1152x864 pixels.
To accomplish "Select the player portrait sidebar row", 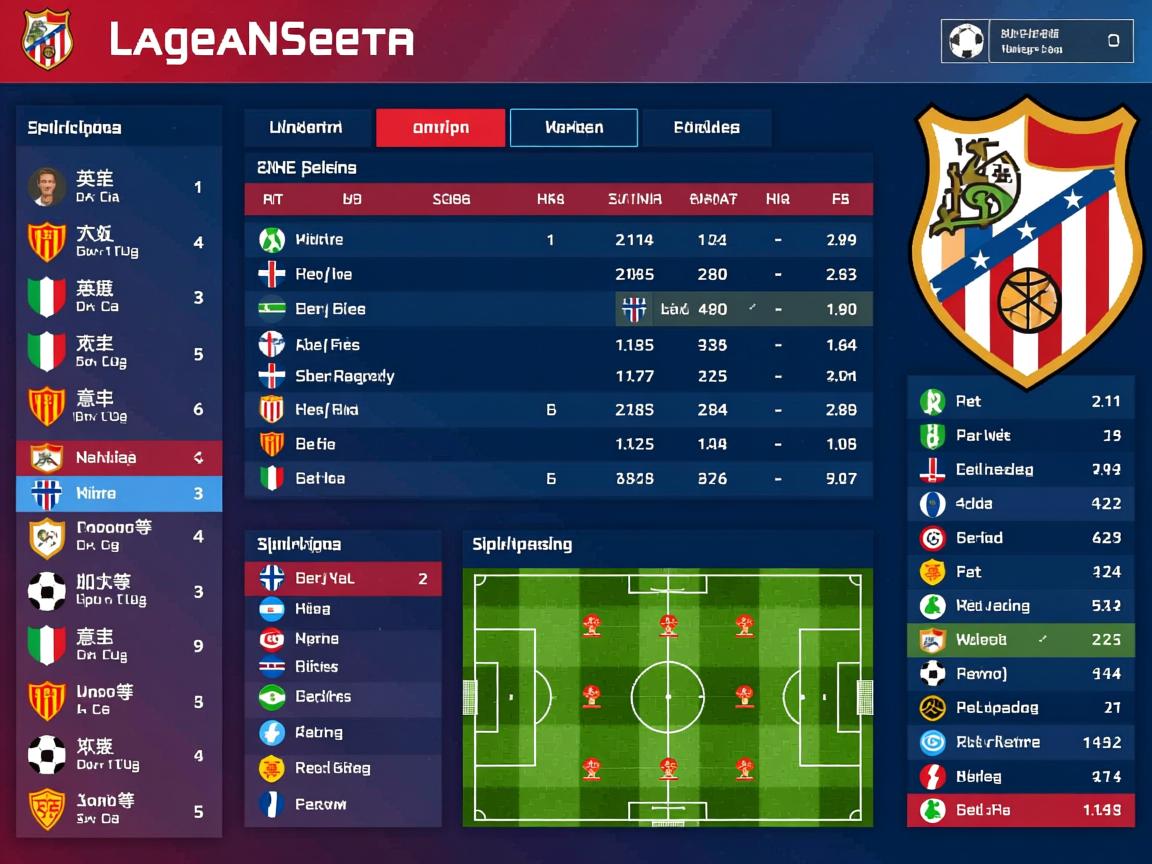I will (119, 187).
